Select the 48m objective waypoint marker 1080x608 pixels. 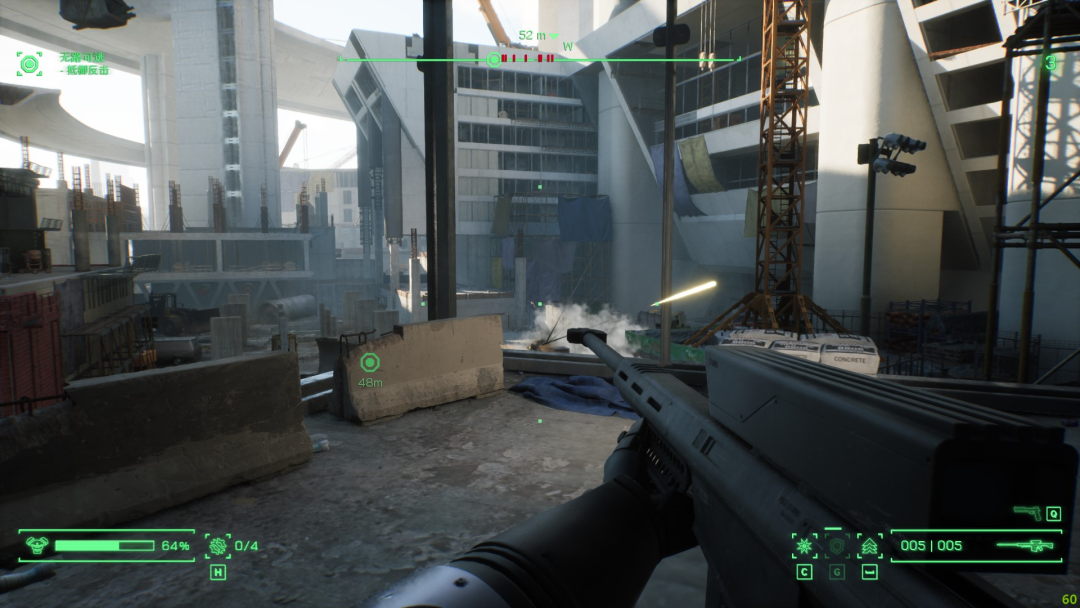(x=370, y=363)
